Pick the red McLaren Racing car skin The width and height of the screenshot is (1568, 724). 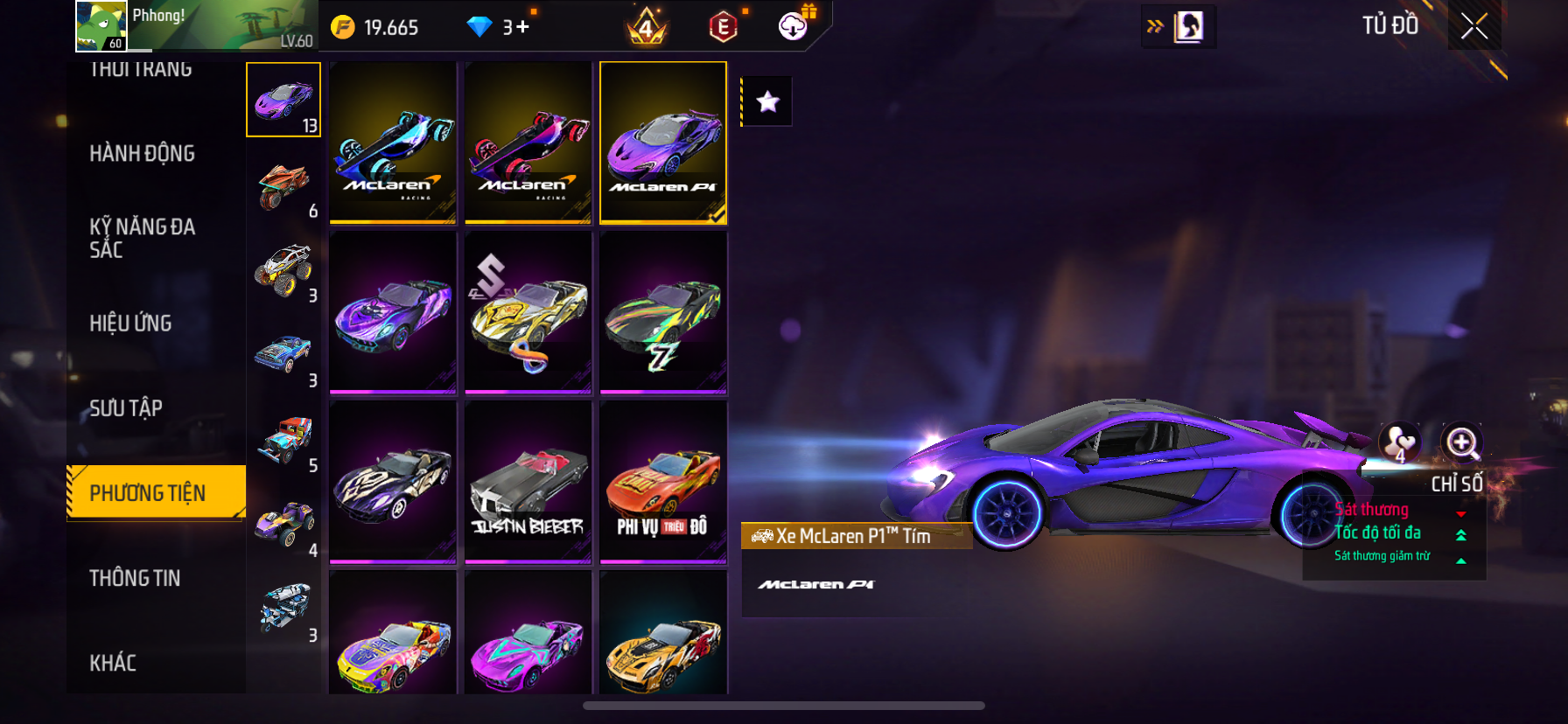528,143
